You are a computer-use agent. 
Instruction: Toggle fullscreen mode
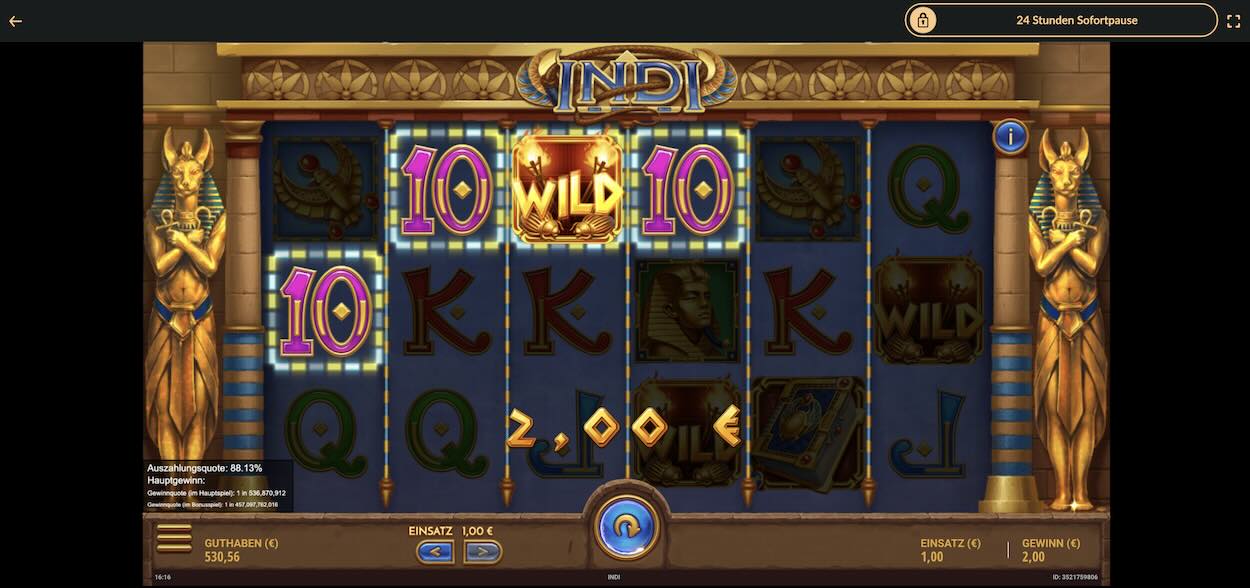(1233, 21)
